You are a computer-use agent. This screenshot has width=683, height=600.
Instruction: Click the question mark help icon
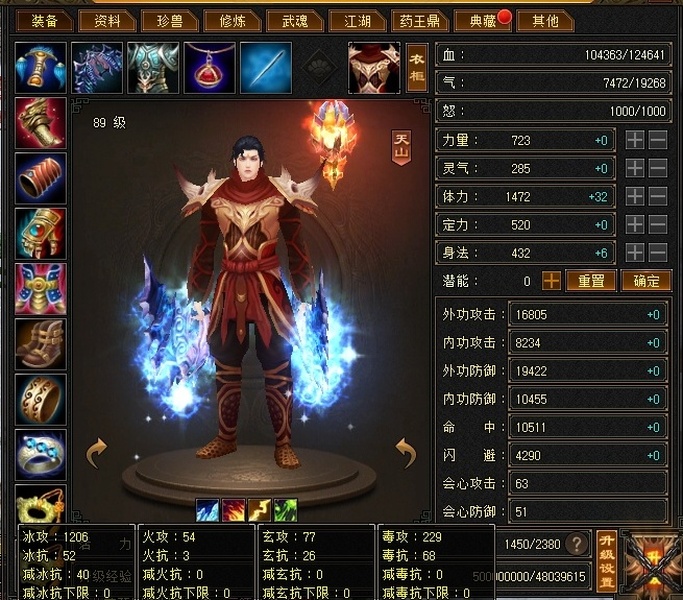coord(577,544)
